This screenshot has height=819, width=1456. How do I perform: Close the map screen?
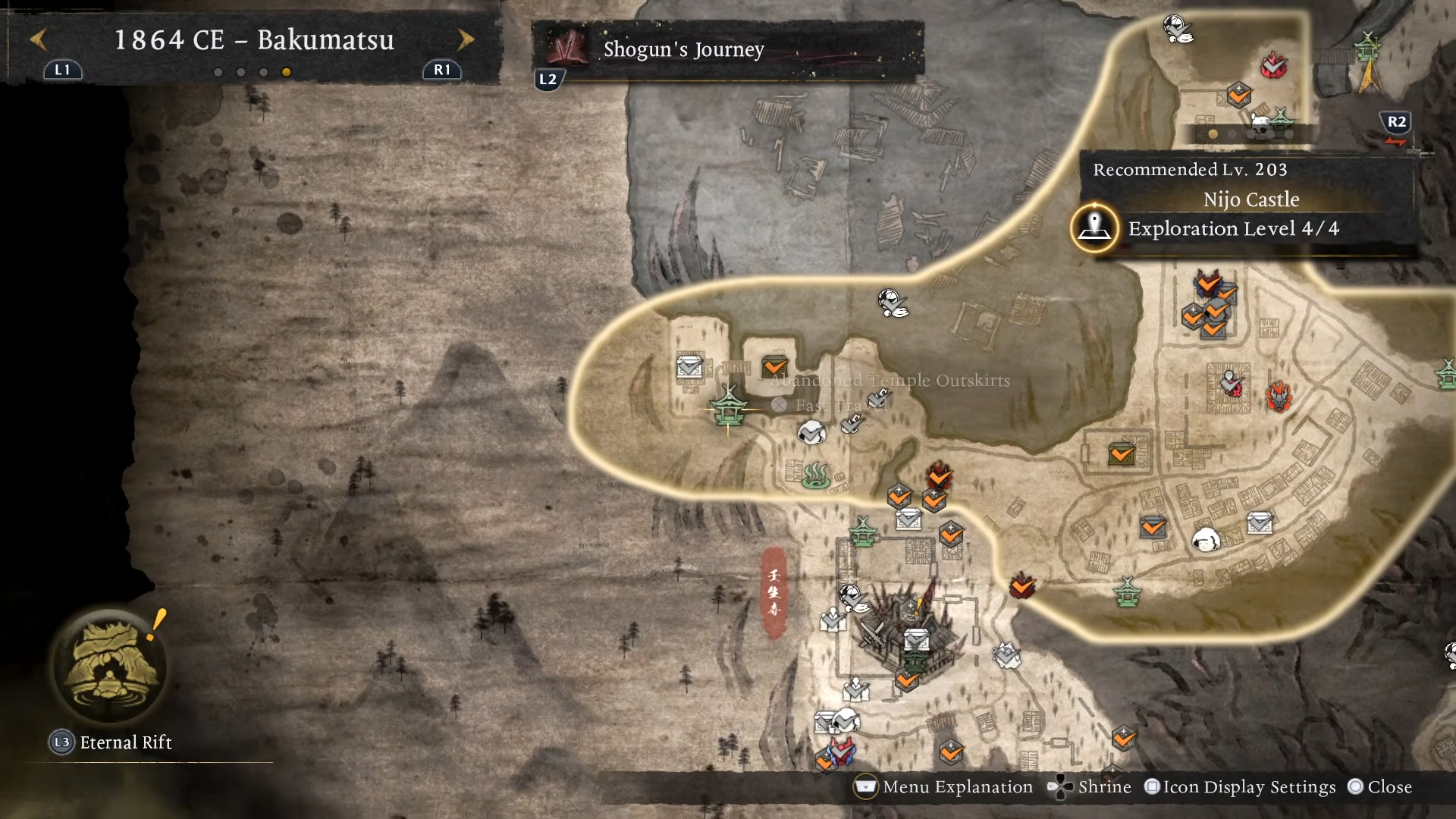pyautogui.click(x=1379, y=787)
